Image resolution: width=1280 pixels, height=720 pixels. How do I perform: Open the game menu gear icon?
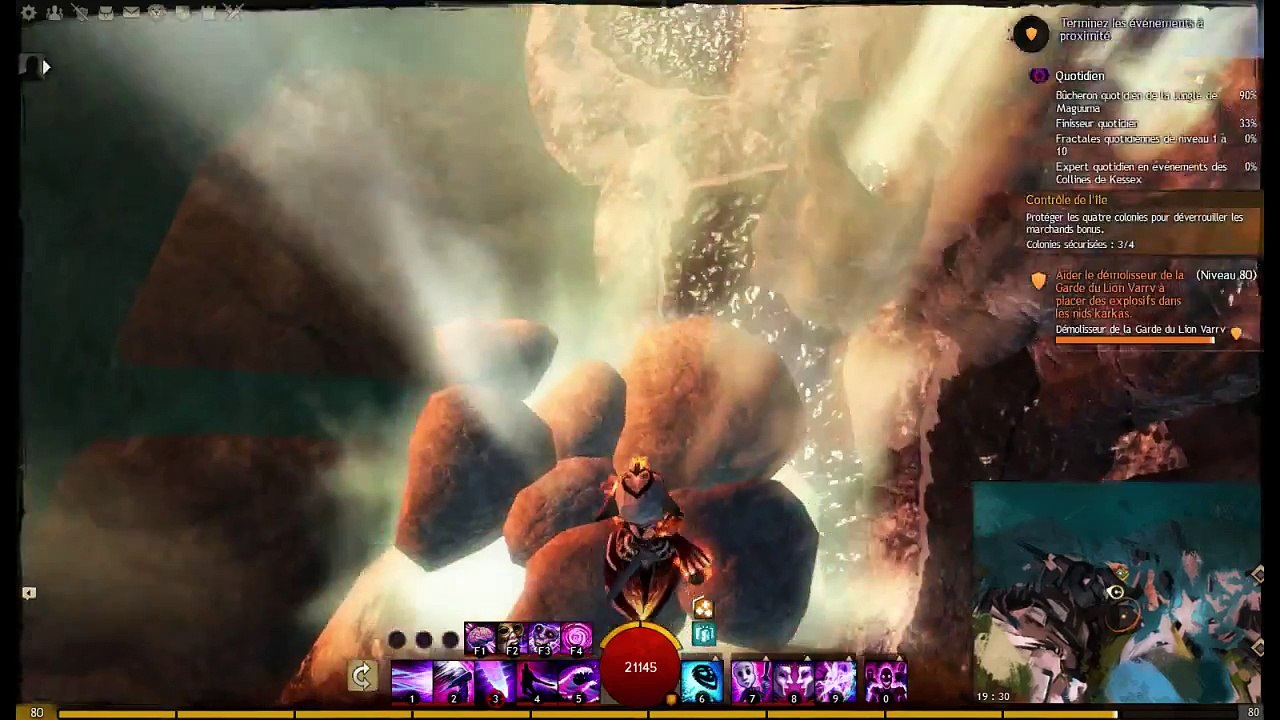click(29, 13)
